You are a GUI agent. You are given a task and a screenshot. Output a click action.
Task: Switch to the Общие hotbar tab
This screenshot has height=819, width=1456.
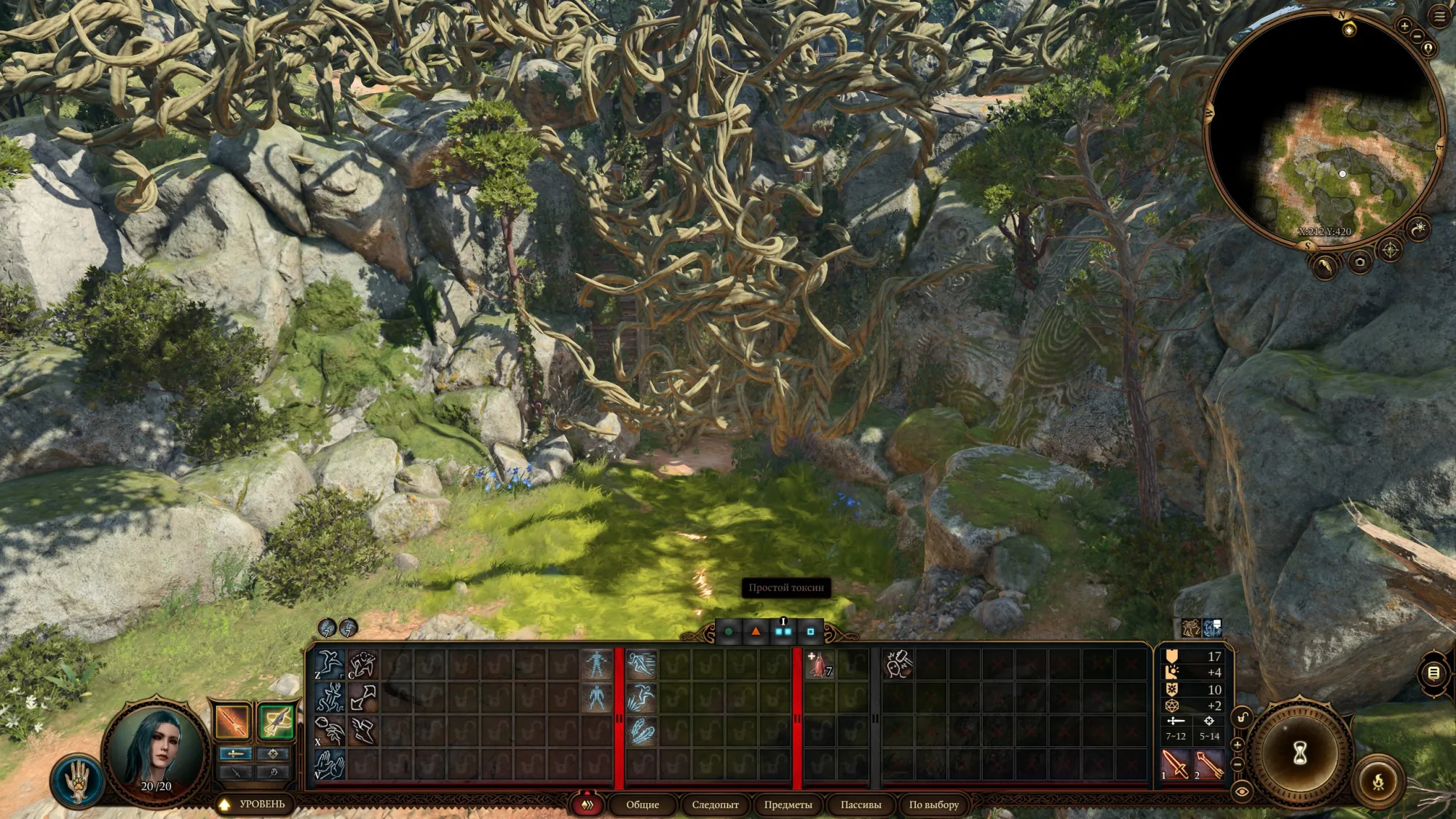pyautogui.click(x=642, y=804)
